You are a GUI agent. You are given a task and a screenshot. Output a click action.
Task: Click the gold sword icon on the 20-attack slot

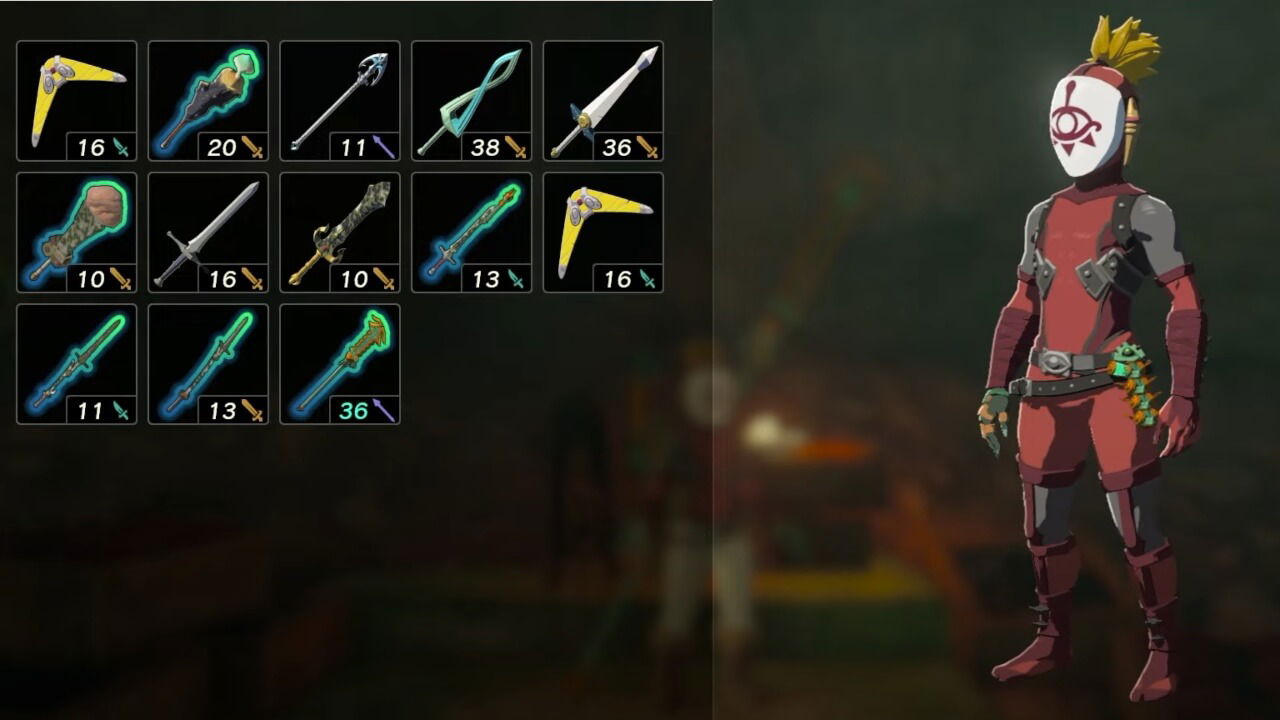click(250, 146)
